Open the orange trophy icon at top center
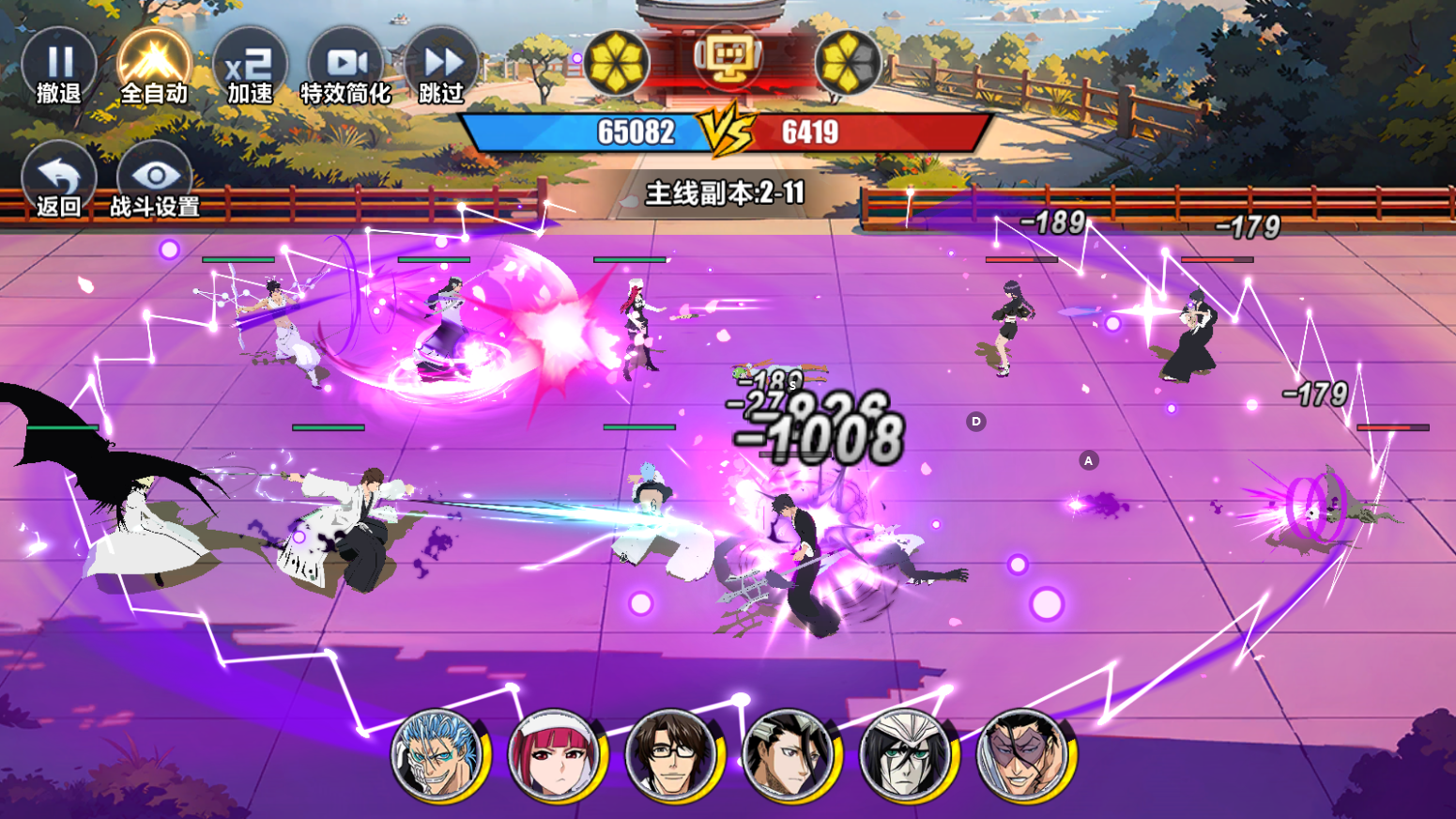1456x819 pixels. tap(728, 56)
